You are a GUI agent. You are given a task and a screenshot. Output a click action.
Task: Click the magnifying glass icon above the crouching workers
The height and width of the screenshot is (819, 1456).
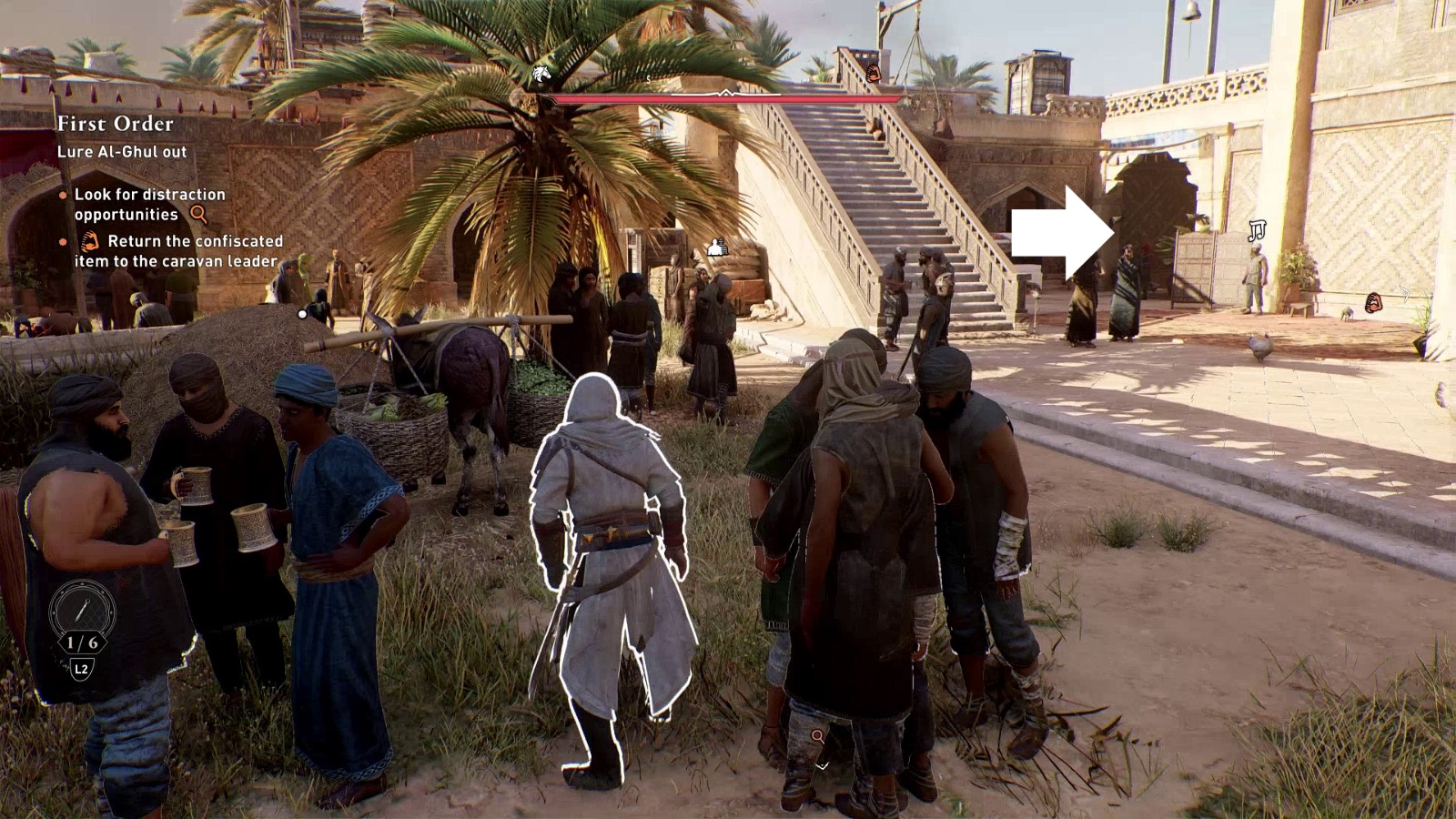[x=817, y=737]
